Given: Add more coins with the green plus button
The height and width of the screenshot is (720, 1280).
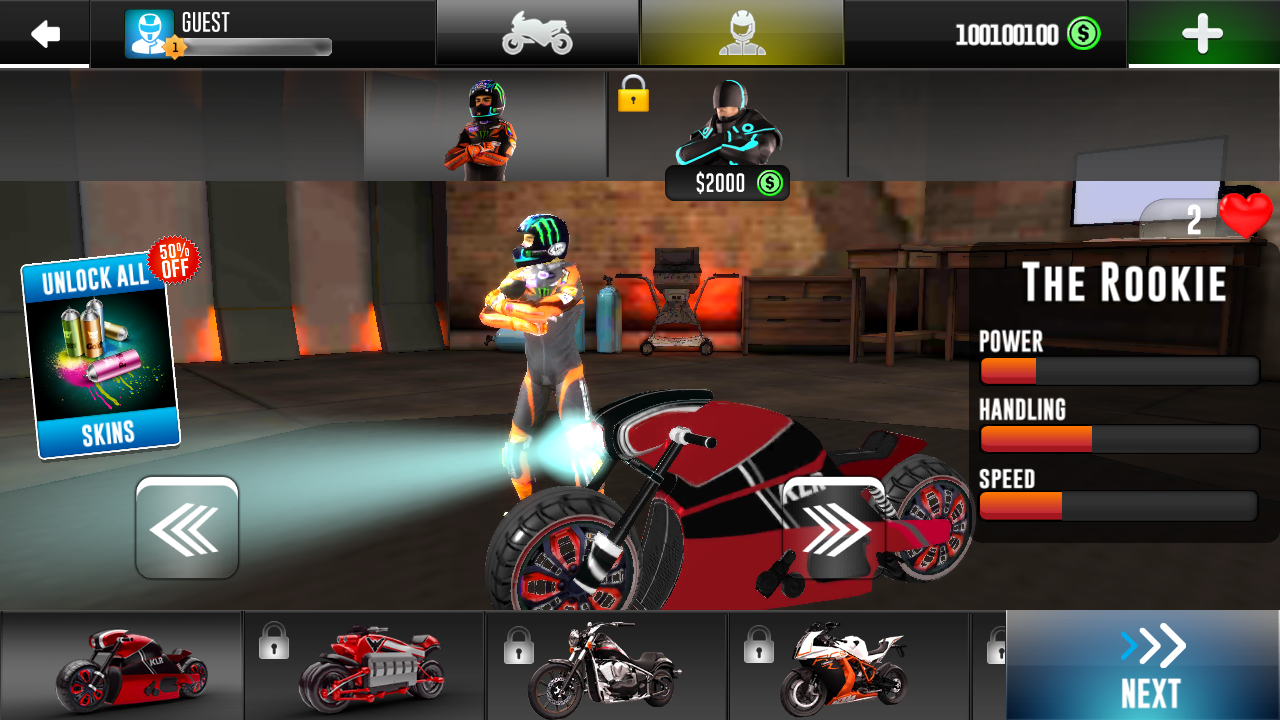Looking at the screenshot, I should 1202,34.
